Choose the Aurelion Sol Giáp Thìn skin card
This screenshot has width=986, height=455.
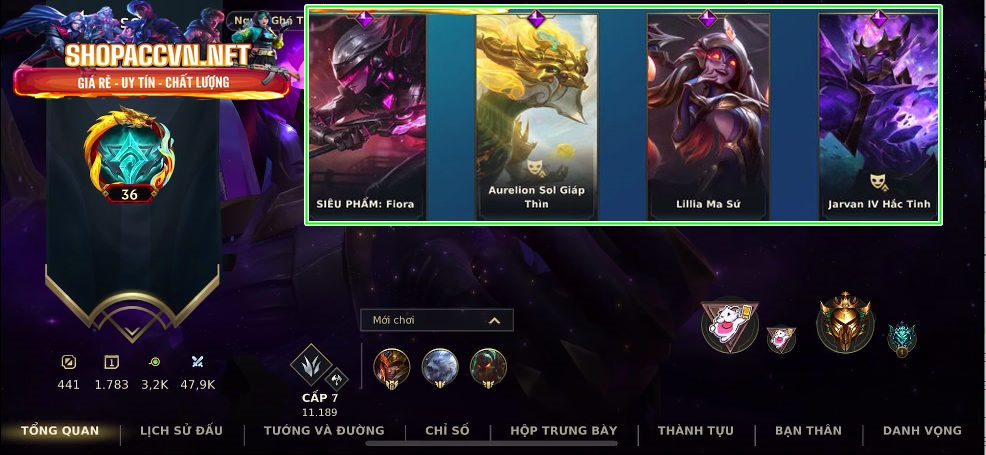(536, 115)
